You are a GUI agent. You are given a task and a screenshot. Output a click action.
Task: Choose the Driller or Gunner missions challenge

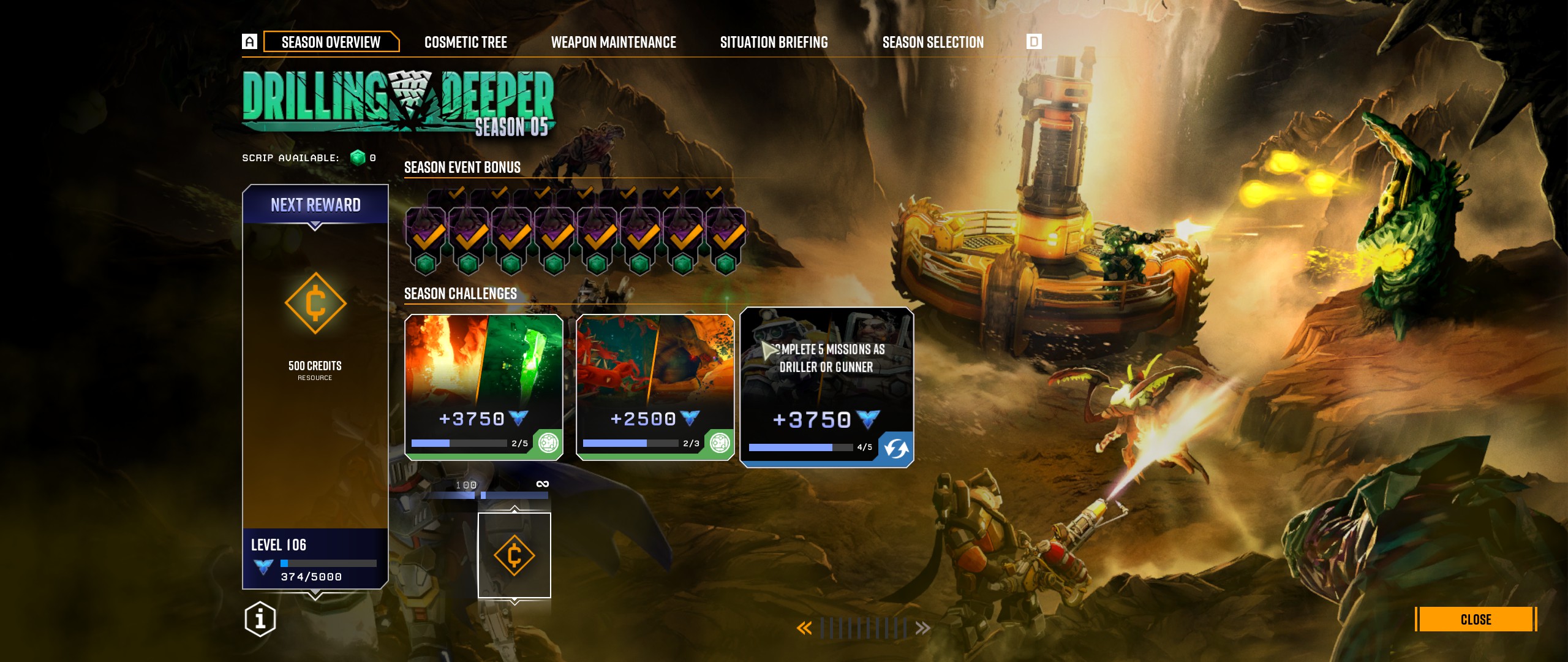(x=826, y=380)
